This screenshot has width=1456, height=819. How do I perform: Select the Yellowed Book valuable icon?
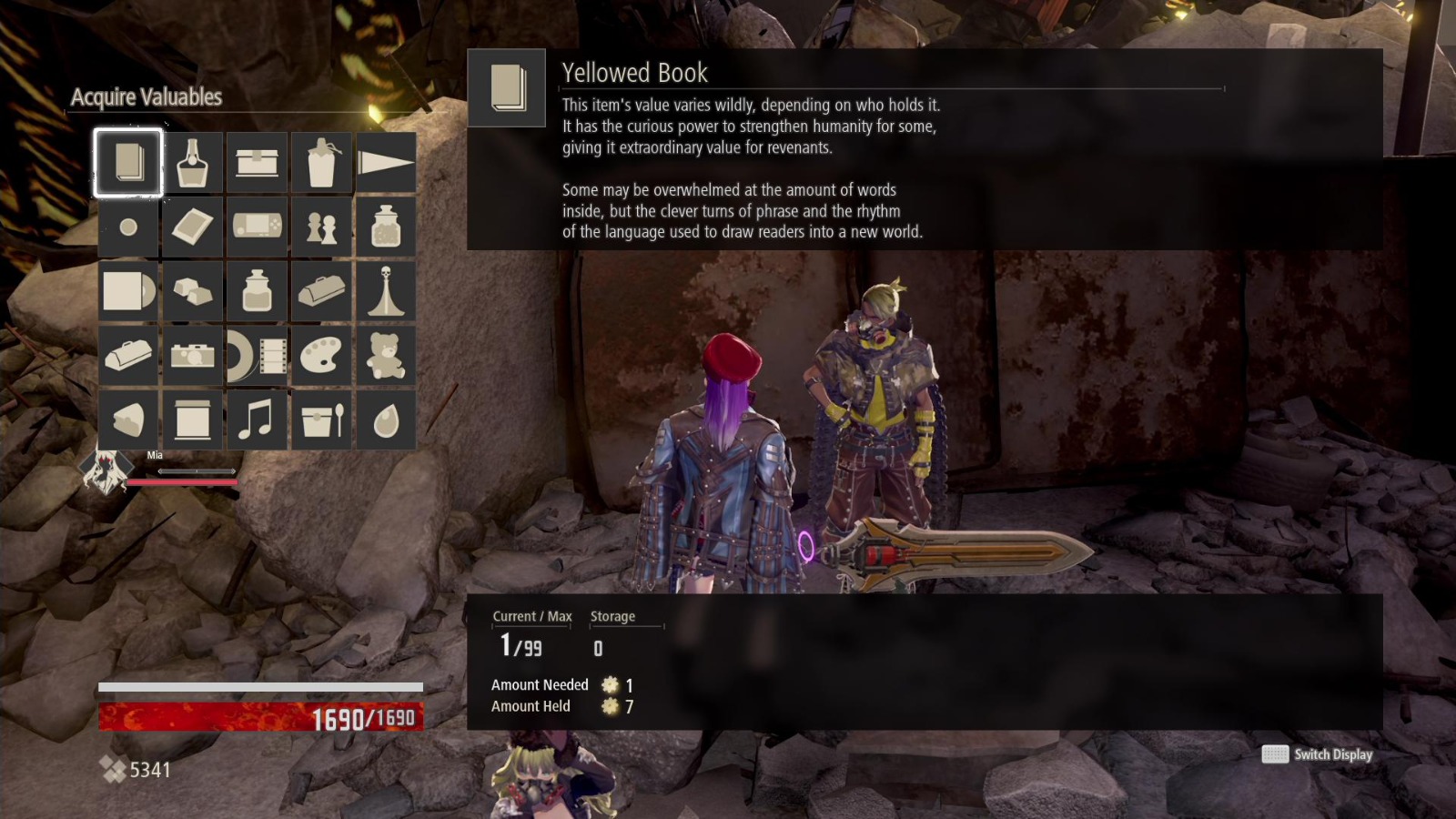click(x=127, y=164)
